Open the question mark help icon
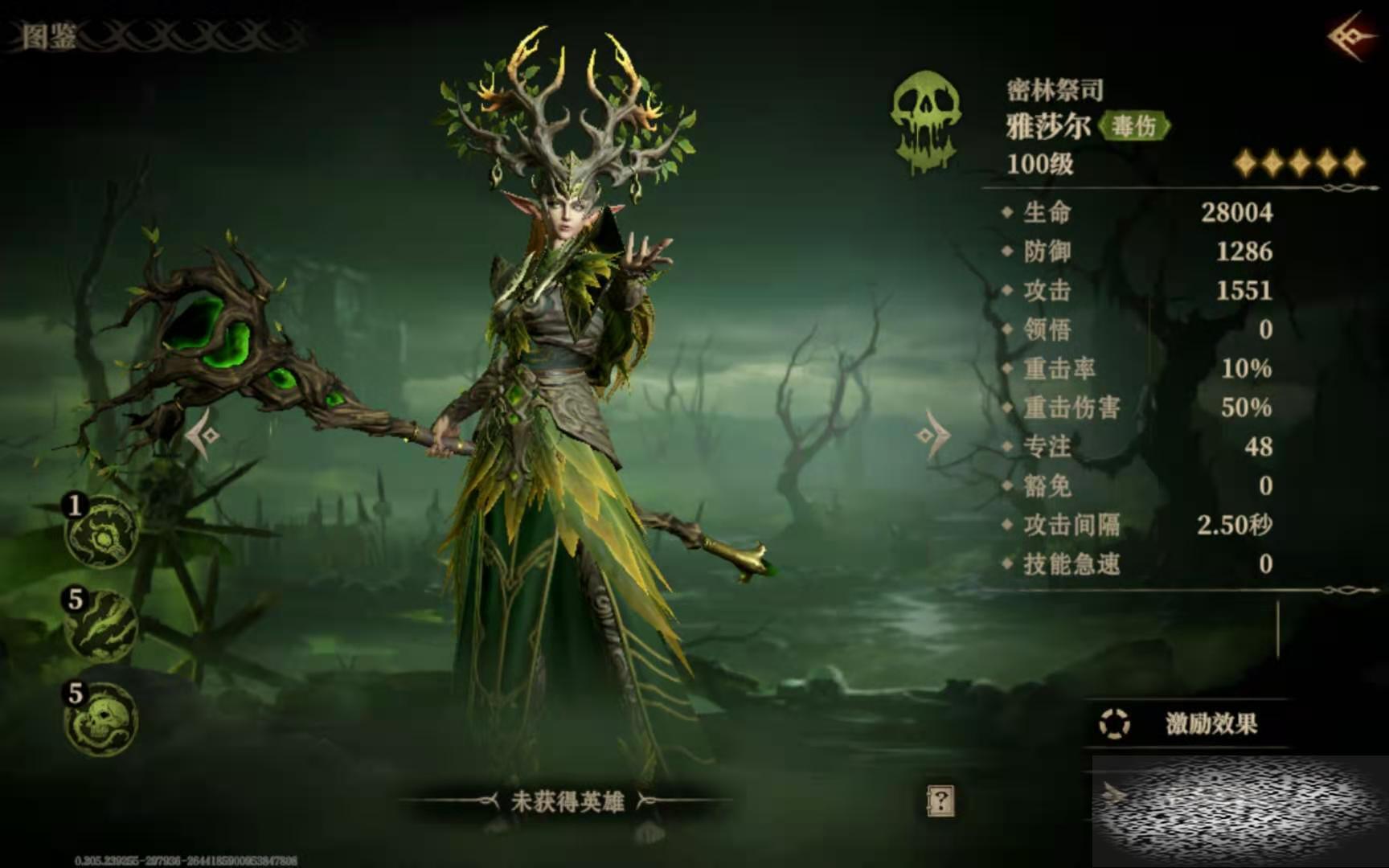This screenshot has width=1389, height=868. [940, 800]
